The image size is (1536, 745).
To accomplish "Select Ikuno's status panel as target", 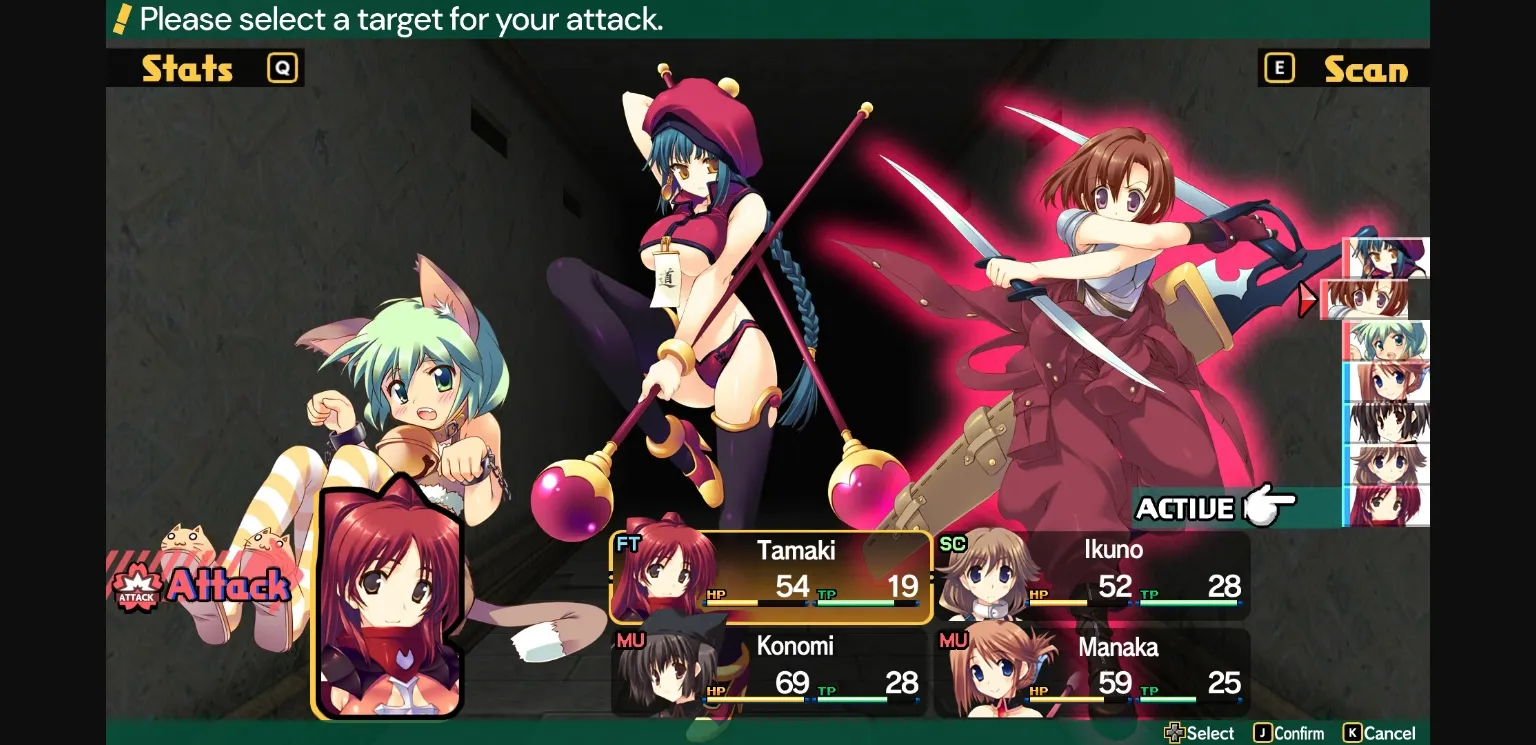I will click(1095, 575).
